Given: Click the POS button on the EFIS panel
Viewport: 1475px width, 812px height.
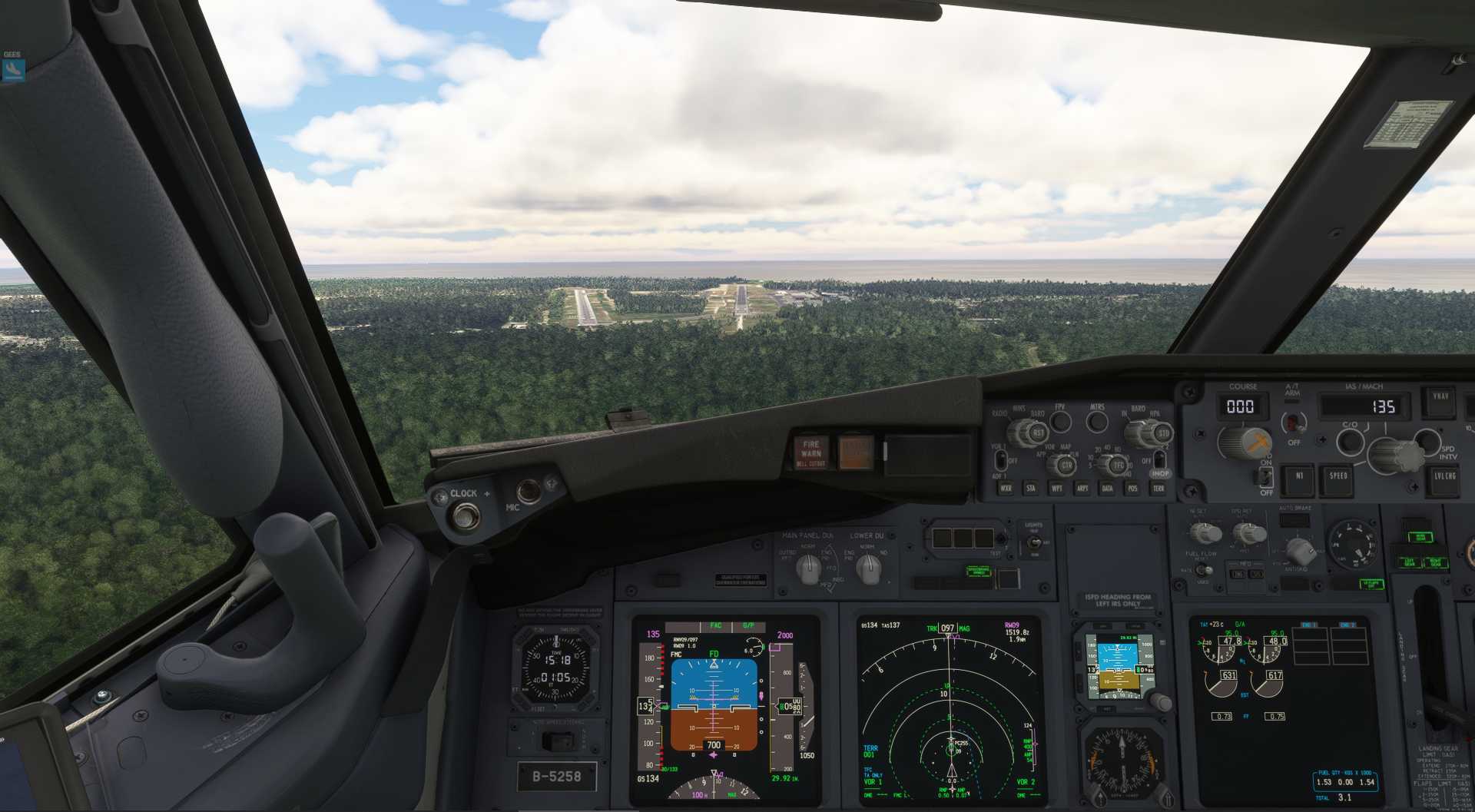Looking at the screenshot, I should point(1132,488).
